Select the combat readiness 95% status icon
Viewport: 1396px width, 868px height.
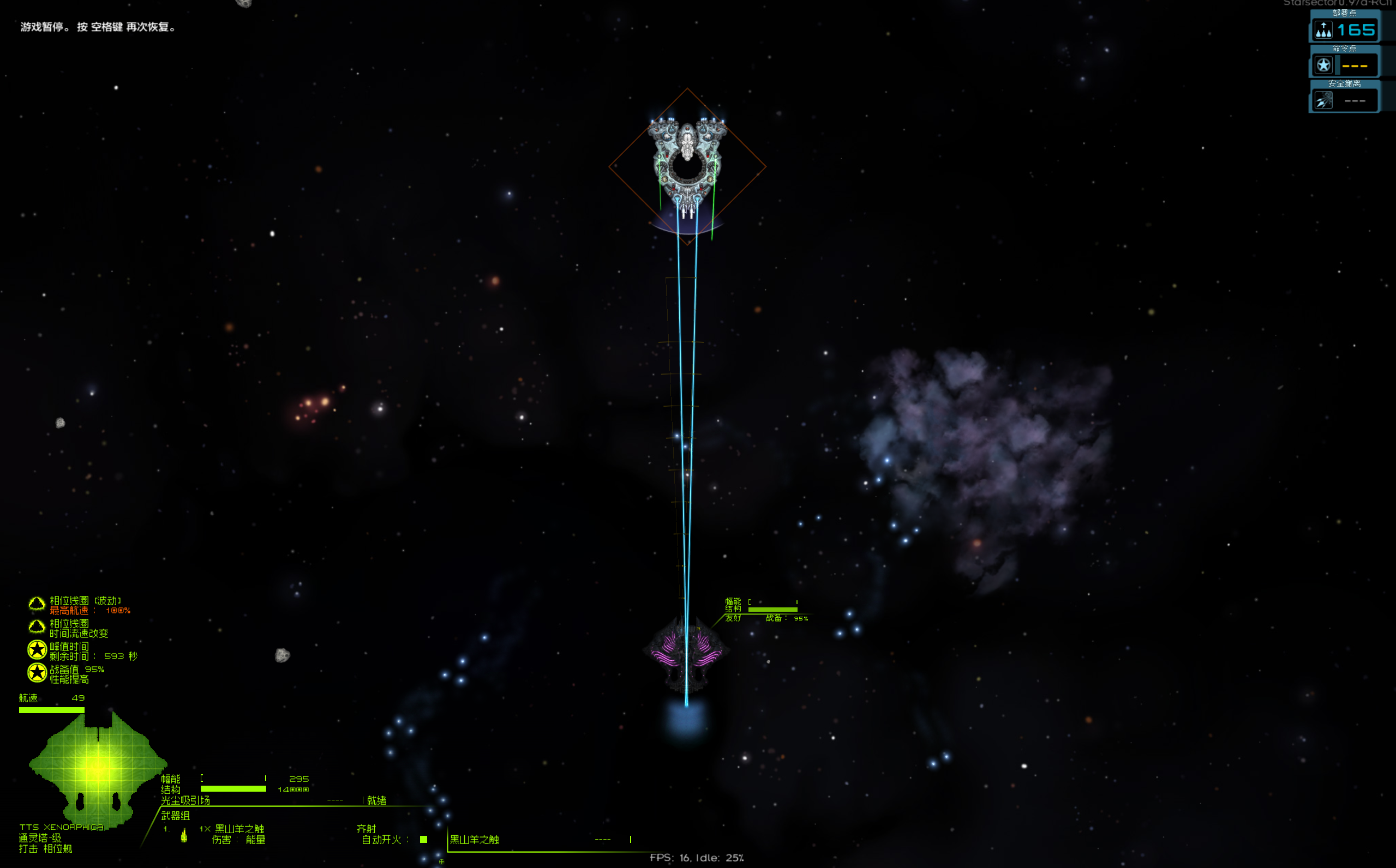tap(37, 673)
